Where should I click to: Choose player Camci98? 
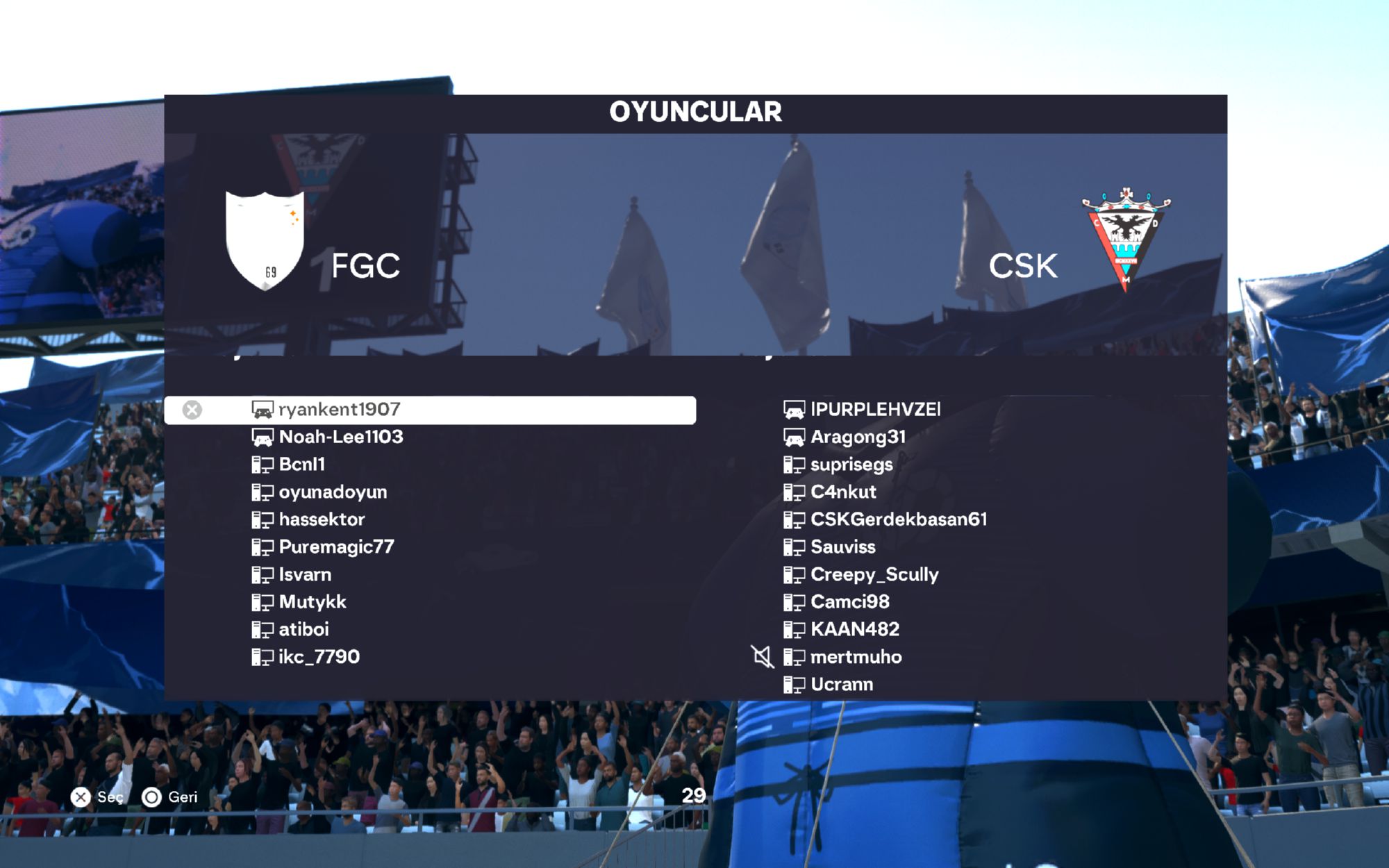coord(849,602)
